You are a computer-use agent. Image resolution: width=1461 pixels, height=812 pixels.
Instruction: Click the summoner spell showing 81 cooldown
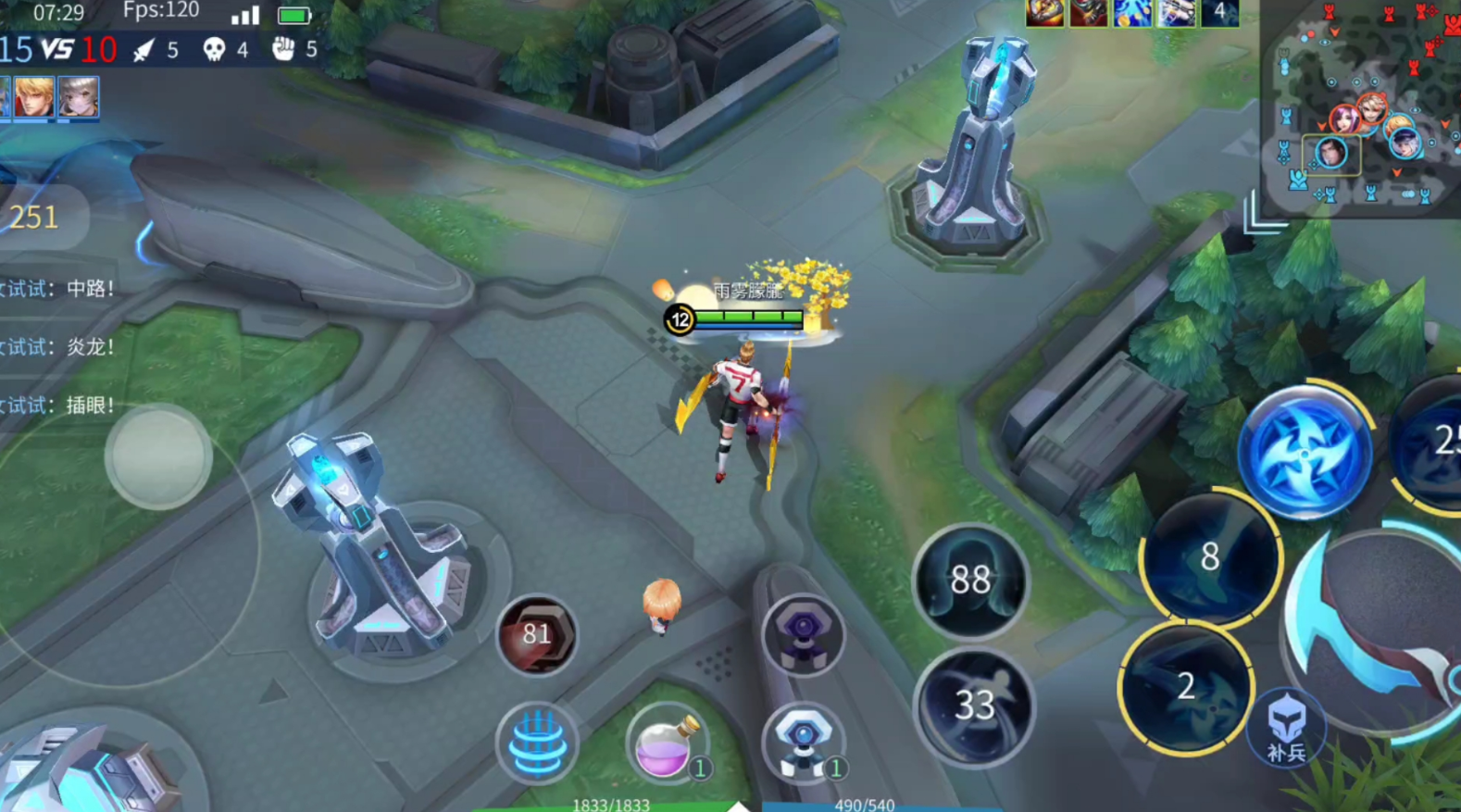(537, 635)
